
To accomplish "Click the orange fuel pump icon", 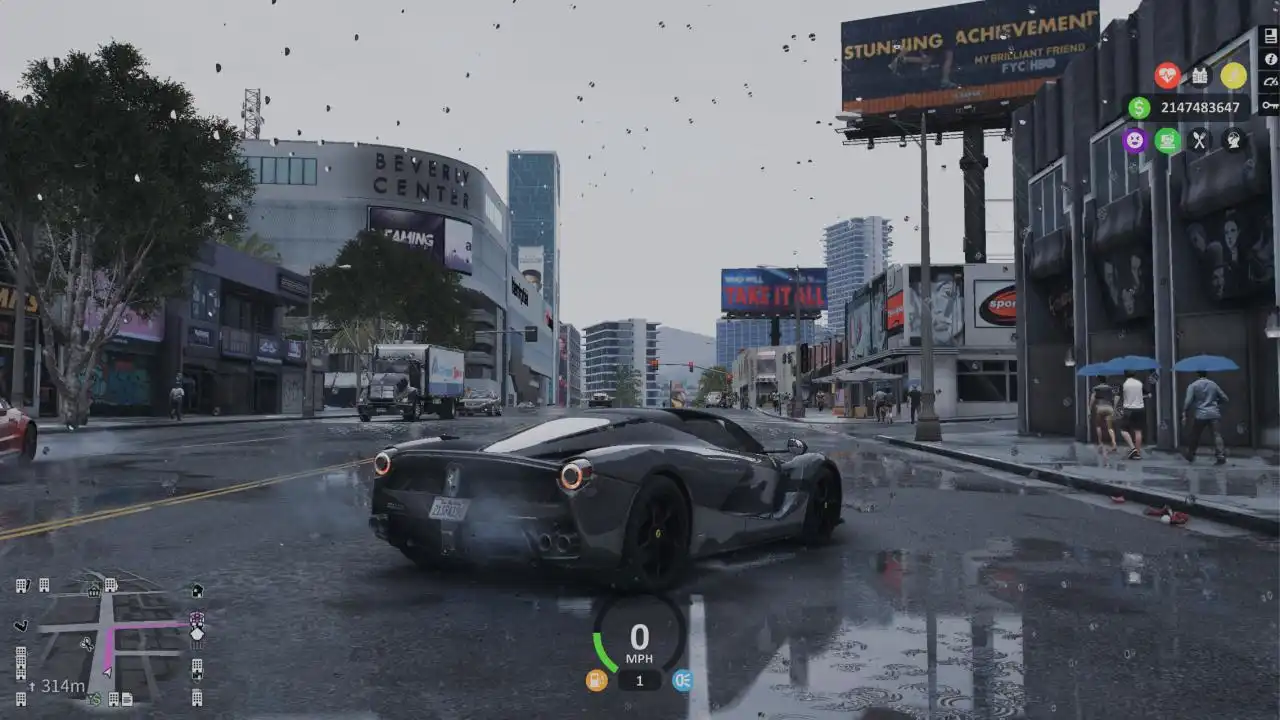I will coord(597,680).
